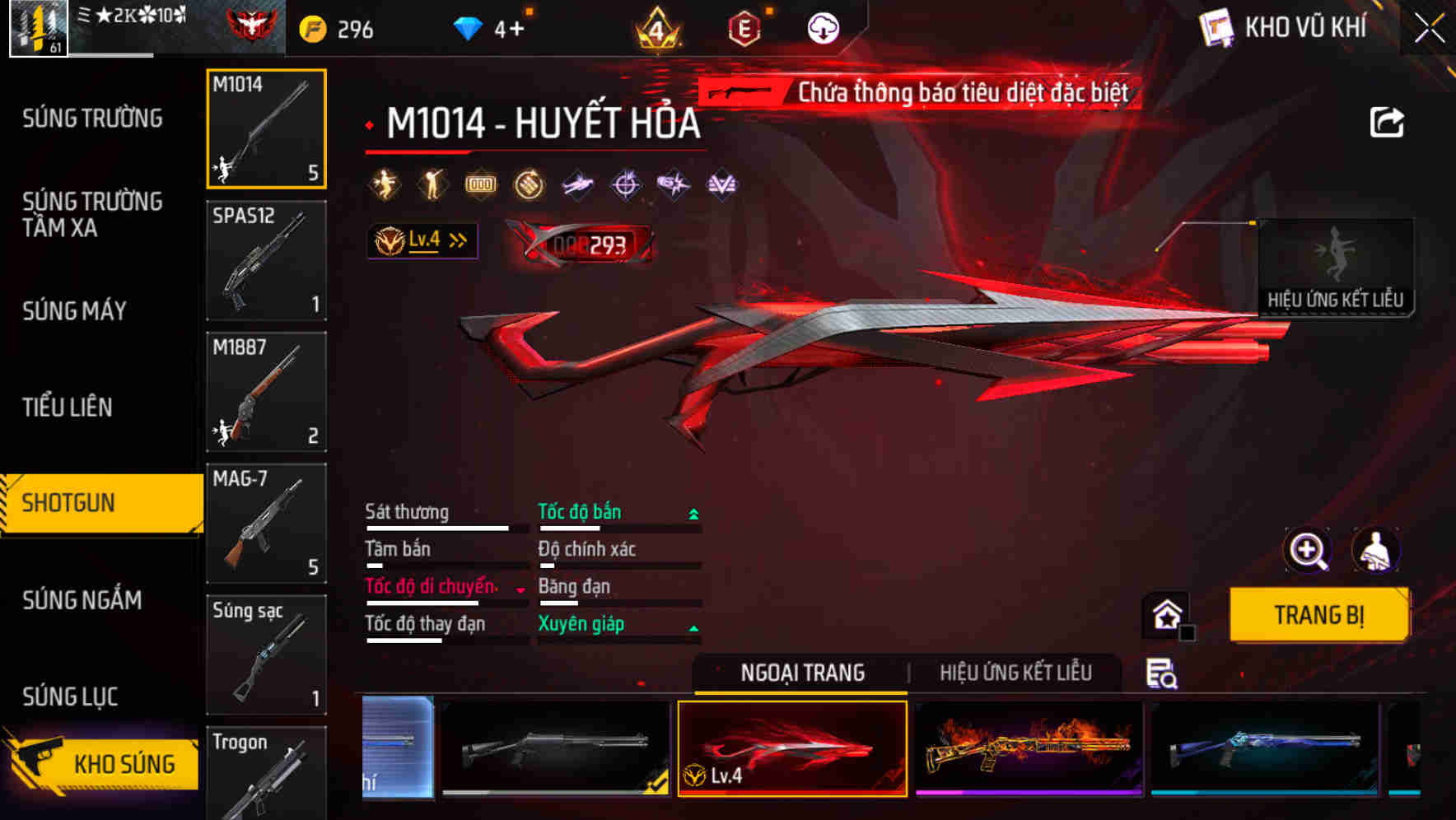Collapse the Tốc độ di chuyển stat arrow
Image resolution: width=1456 pixels, height=820 pixels.
pos(520,588)
